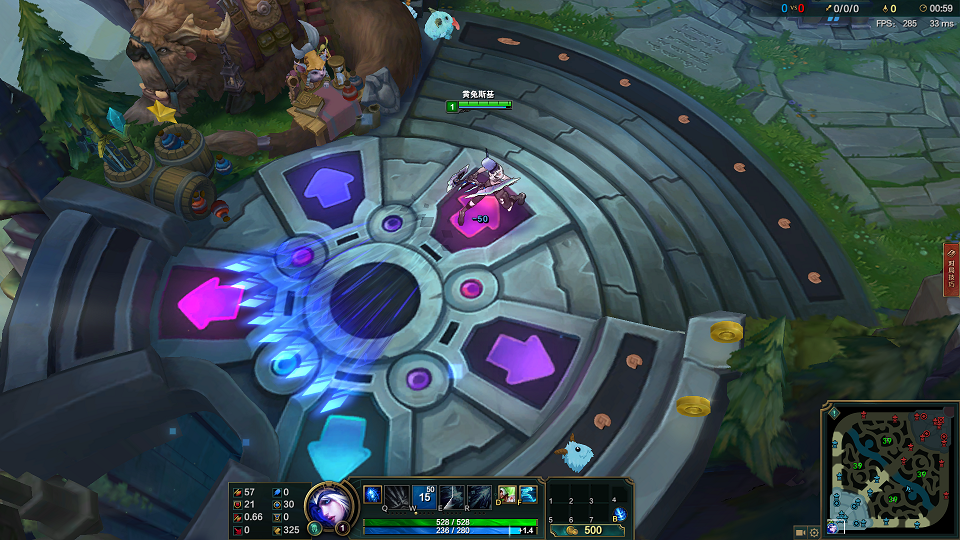This screenshot has height=540, width=960.
Task: Toggle the camera lock button beside minimap
Action: point(801,531)
